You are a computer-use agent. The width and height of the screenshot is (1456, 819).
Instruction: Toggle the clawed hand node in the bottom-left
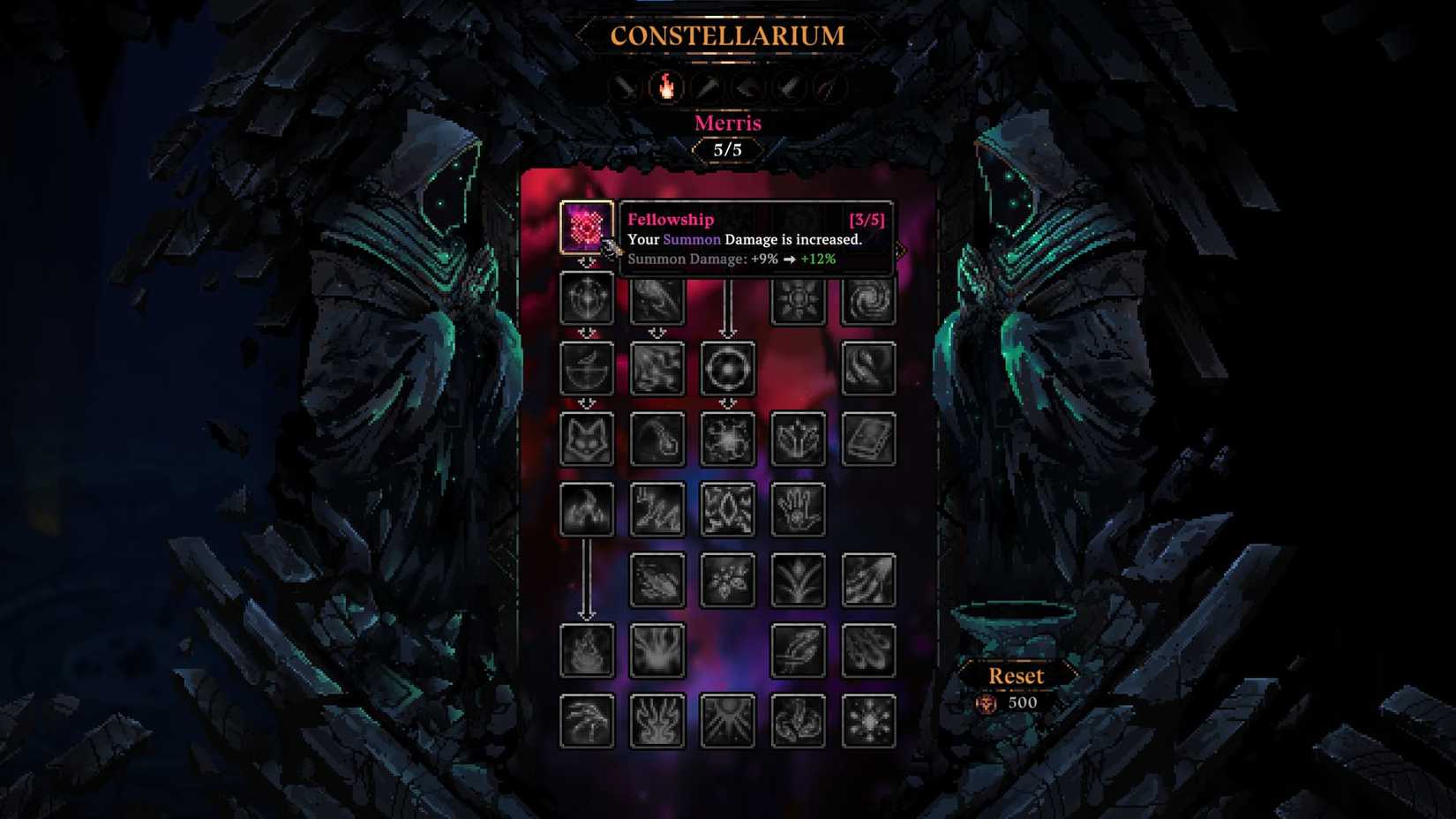click(x=588, y=721)
